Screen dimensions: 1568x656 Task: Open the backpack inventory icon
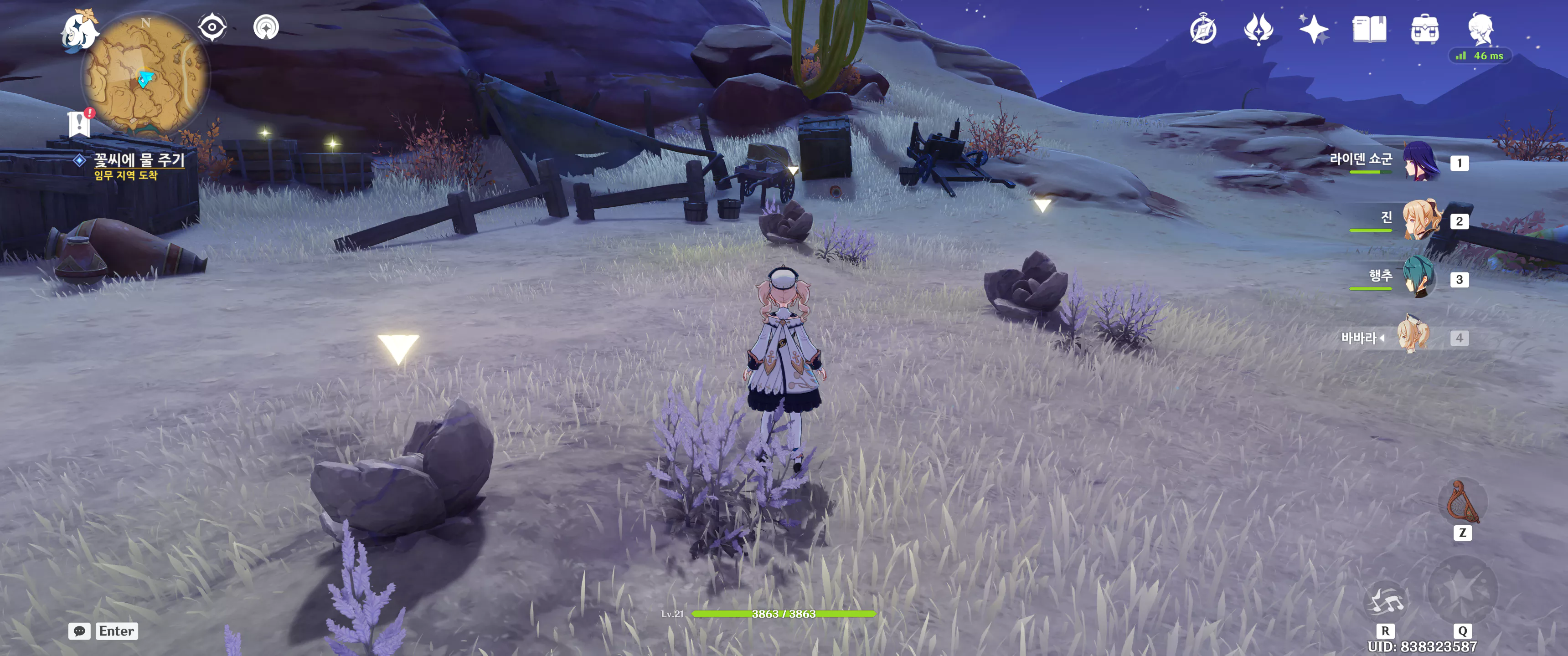point(1424,30)
